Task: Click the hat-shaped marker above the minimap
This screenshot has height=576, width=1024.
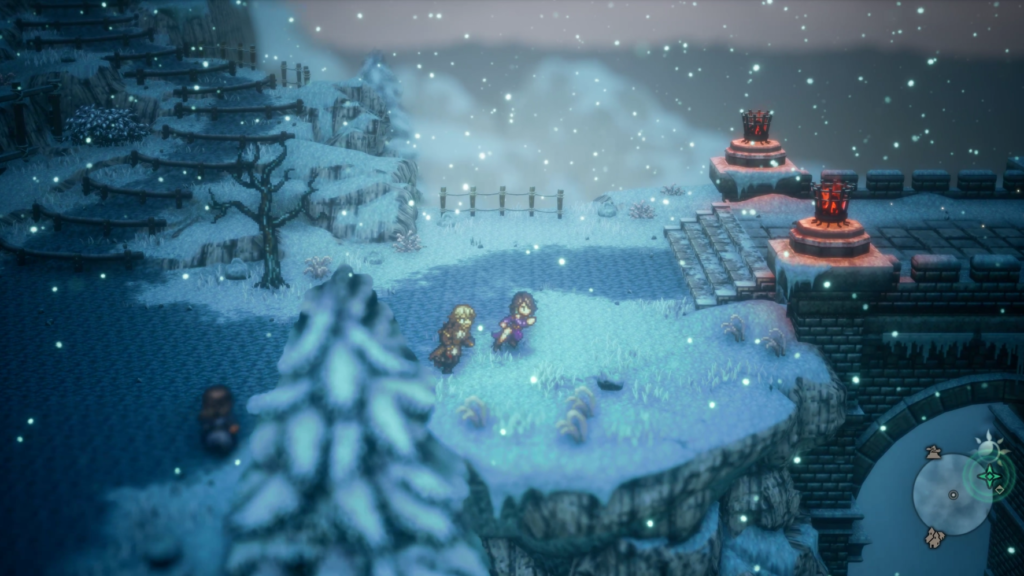Action: [x=933, y=452]
